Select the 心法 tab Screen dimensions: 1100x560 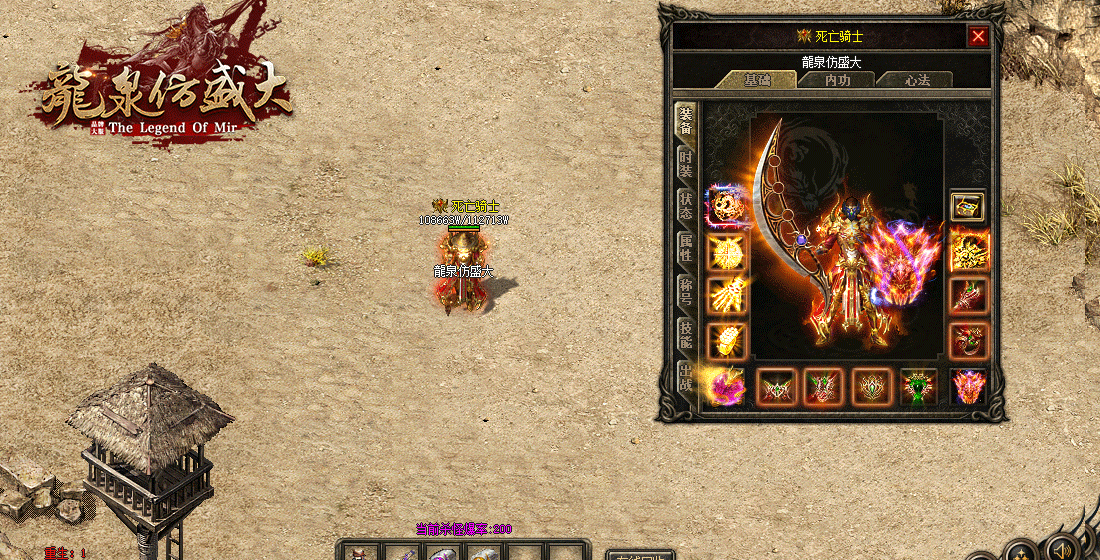click(916, 80)
